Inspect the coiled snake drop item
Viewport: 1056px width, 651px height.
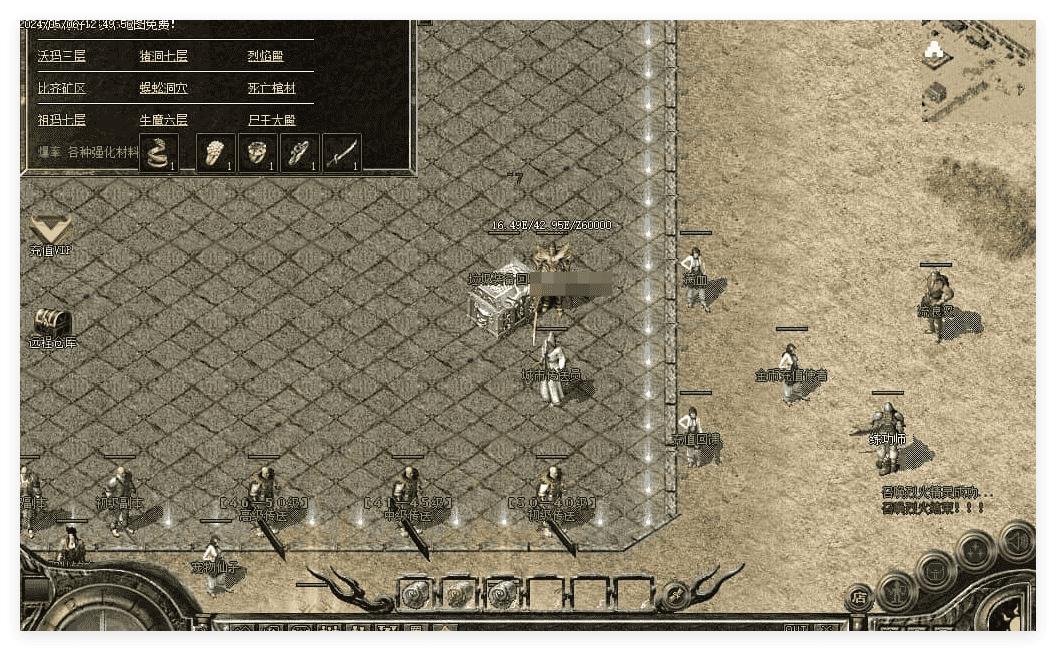158,153
